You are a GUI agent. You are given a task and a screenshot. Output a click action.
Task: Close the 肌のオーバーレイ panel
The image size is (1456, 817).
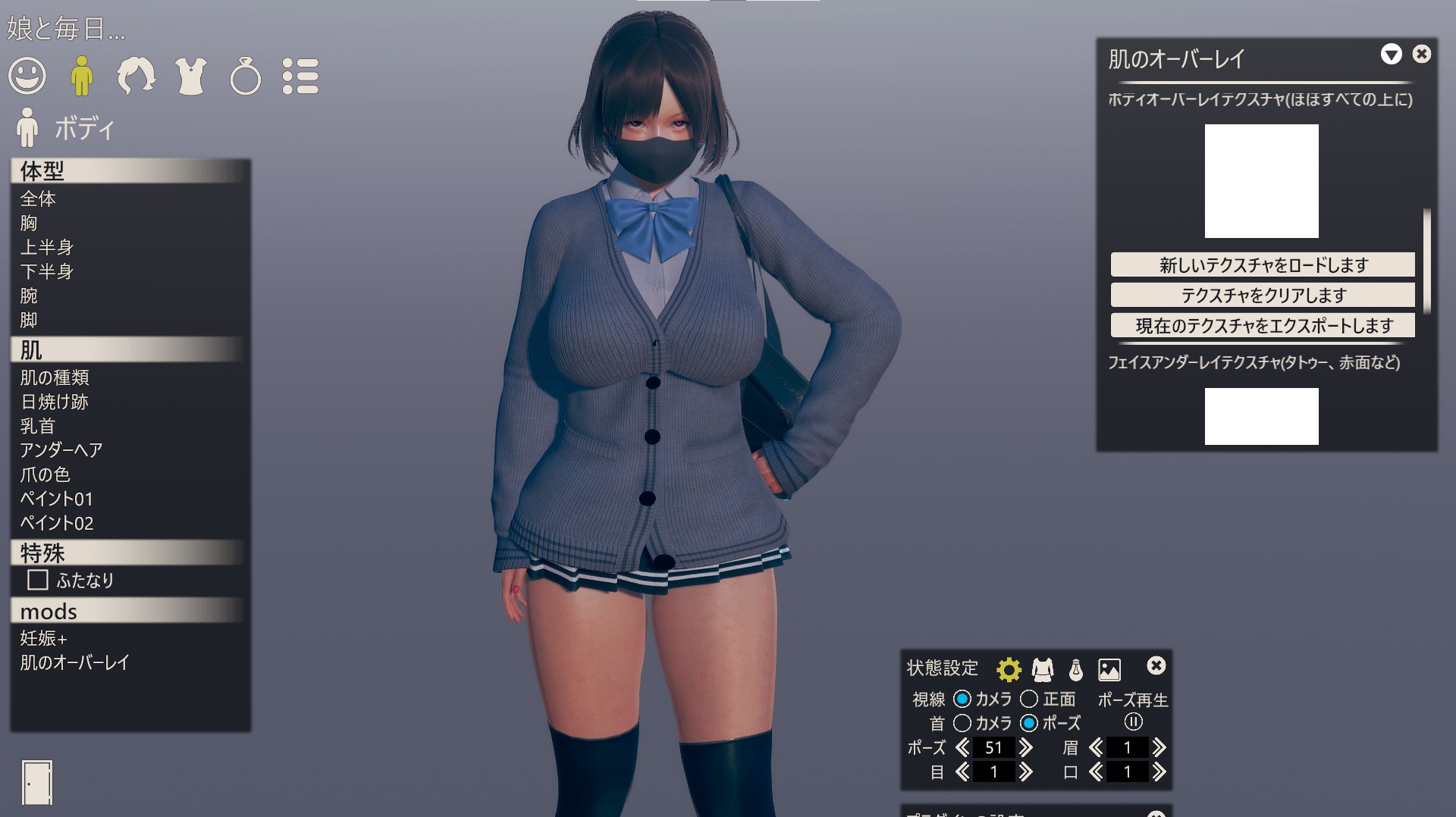1422,54
